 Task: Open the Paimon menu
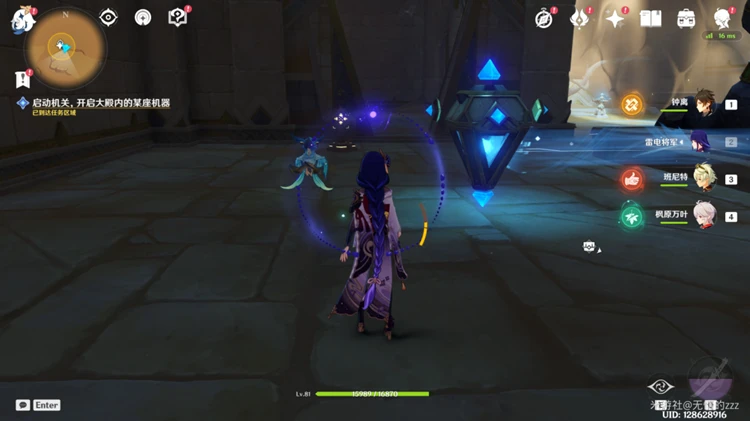(22, 20)
